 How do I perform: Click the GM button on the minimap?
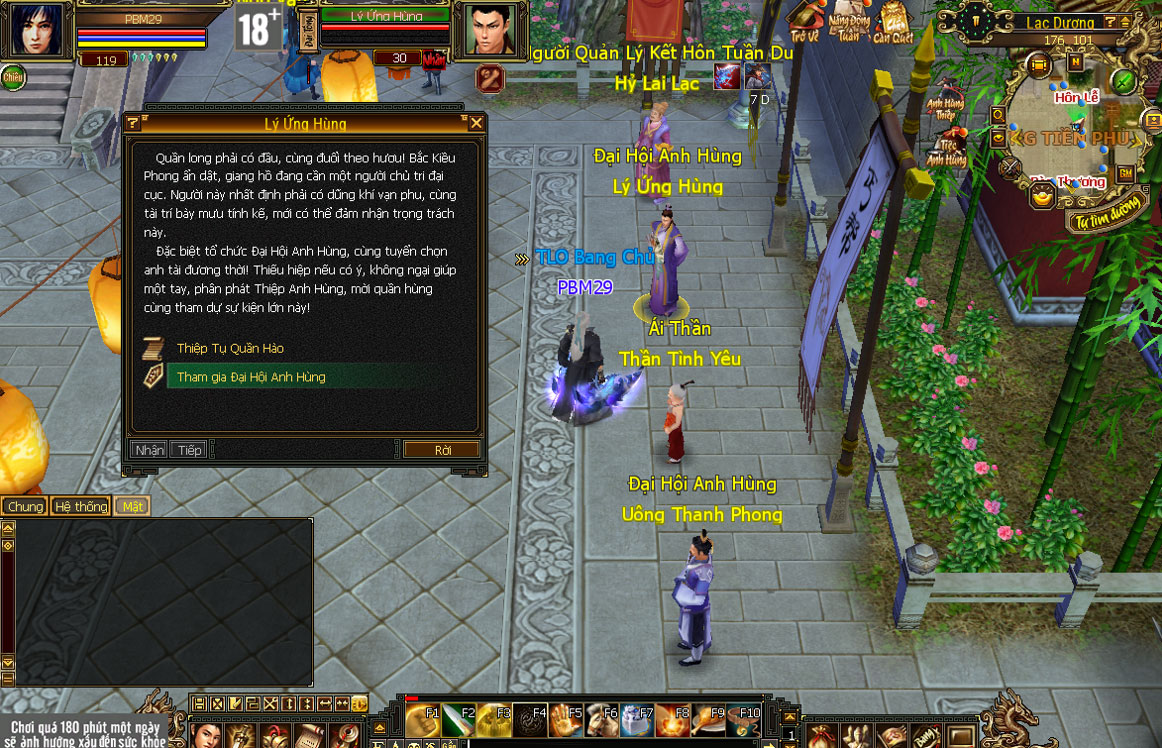pyautogui.click(x=1125, y=173)
